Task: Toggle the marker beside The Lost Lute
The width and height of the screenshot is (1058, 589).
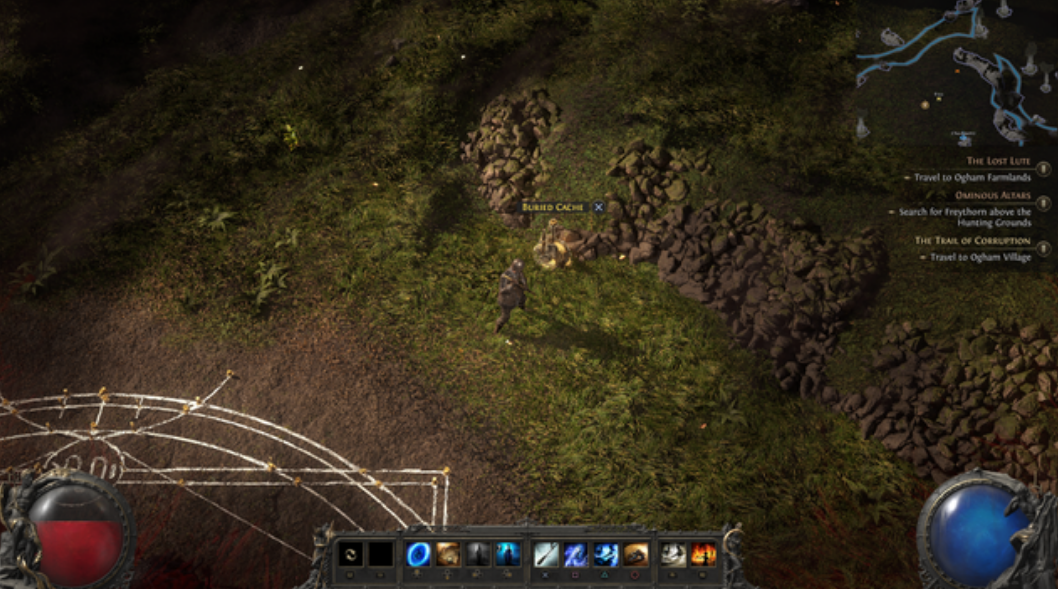Action: pyautogui.click(x=1044, y=168)
